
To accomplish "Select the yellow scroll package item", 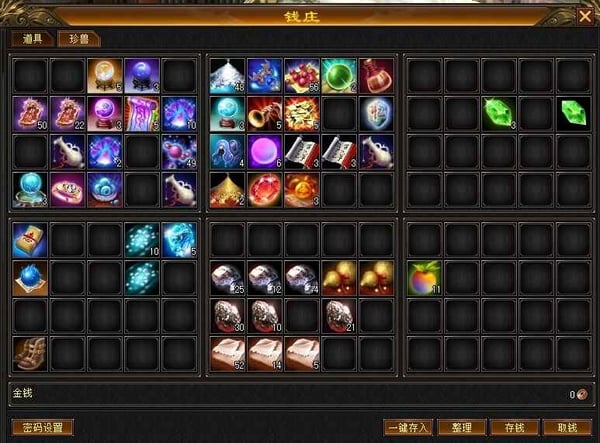I will tap(29, 239).
